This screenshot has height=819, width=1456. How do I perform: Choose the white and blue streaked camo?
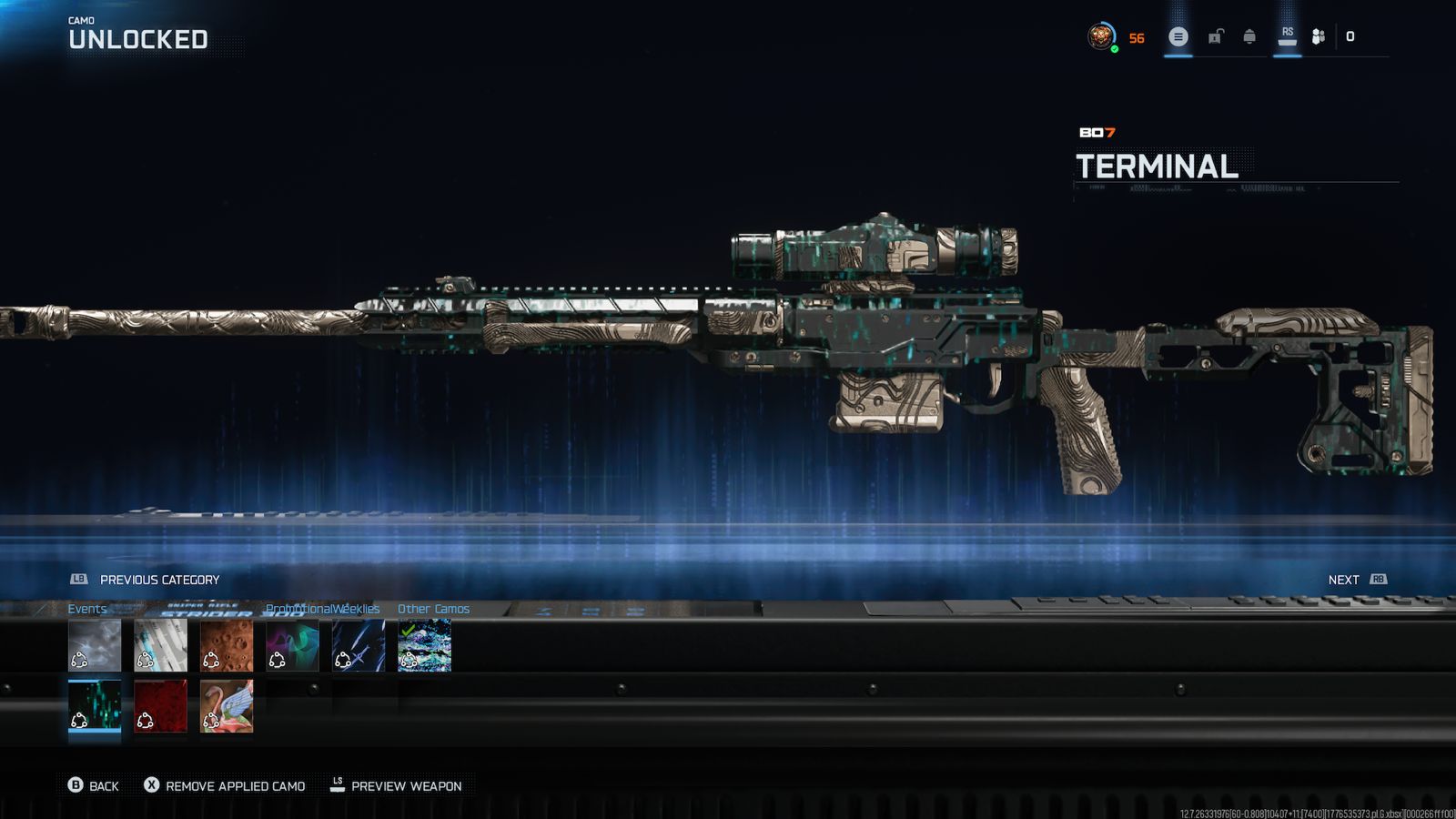[x=160, y=645]
